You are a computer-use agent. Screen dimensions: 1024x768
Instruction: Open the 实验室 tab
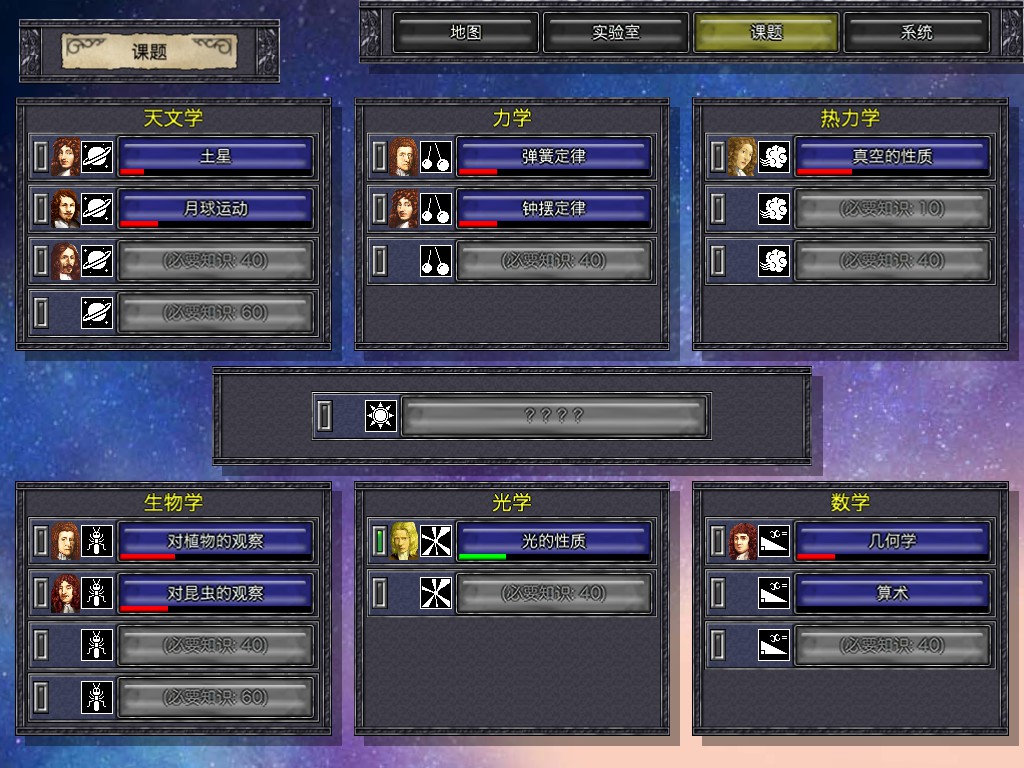(x=616, y=32)
